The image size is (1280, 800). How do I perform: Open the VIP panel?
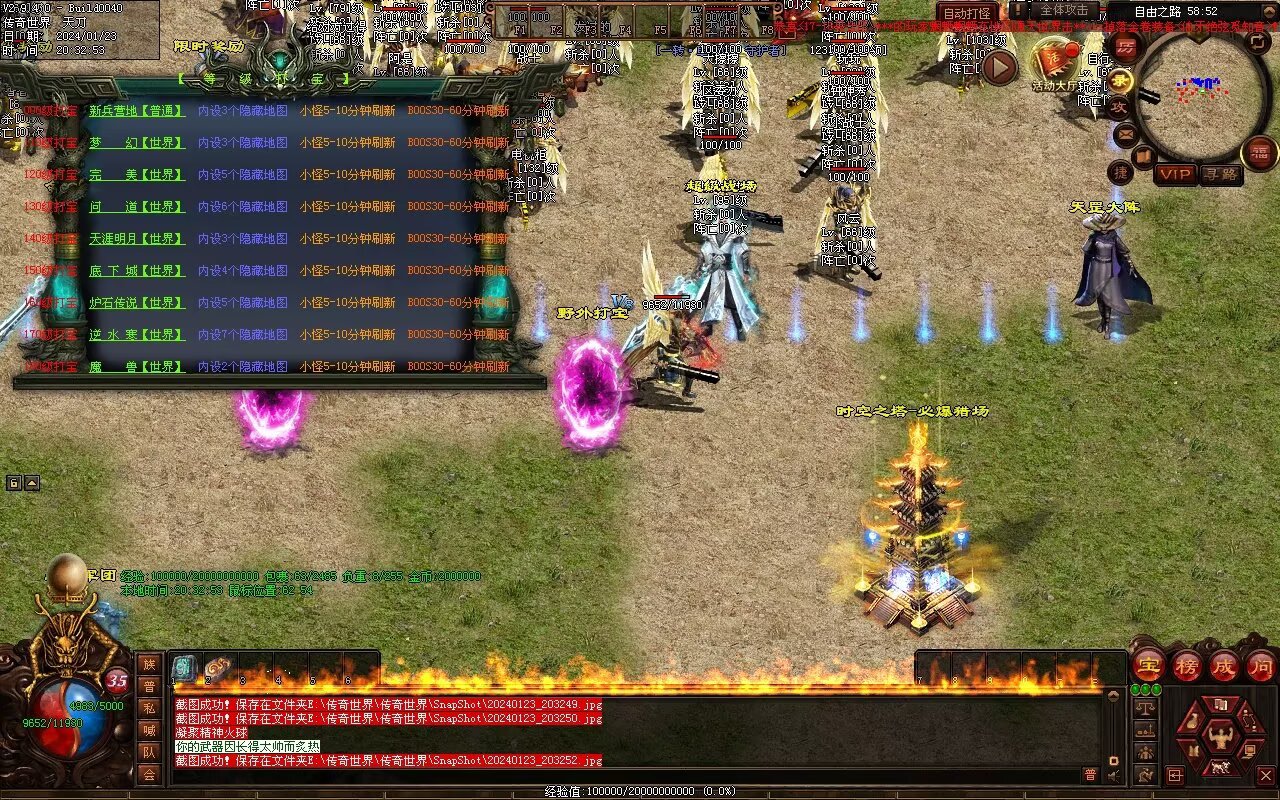click(1176, 174)
